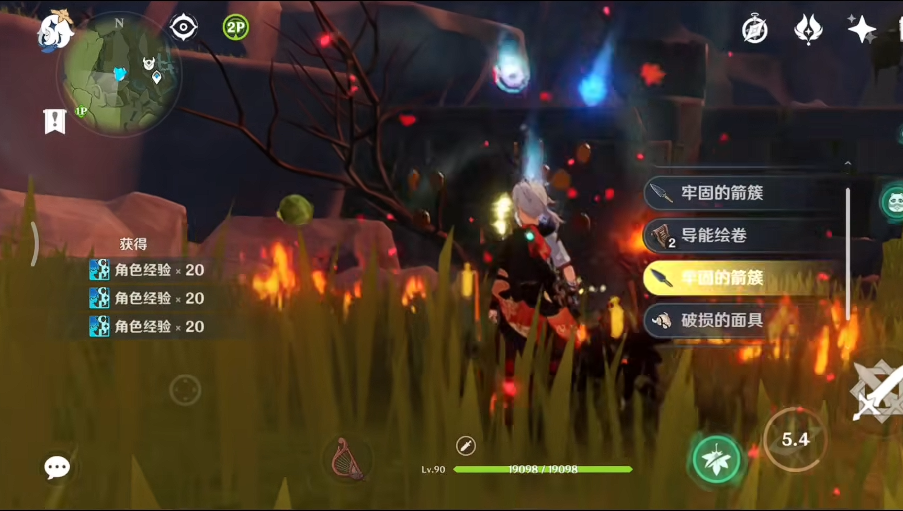This screenshot has height=511, width=903.
Task: Open the wish icon beside the four-pointed star
Action: (x=808, y=29)
